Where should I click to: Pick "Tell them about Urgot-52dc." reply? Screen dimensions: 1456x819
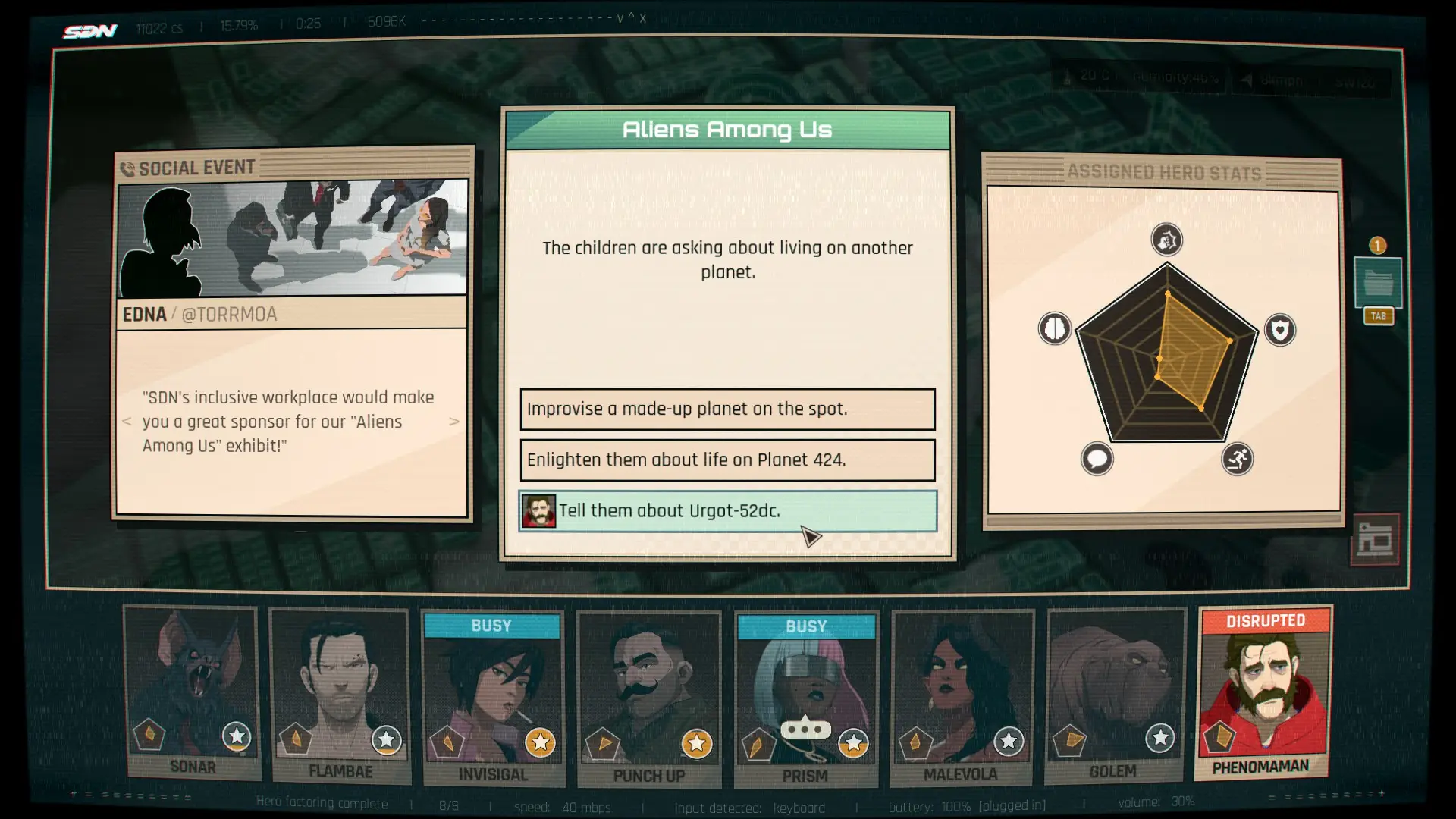click(x=727, y=511)
